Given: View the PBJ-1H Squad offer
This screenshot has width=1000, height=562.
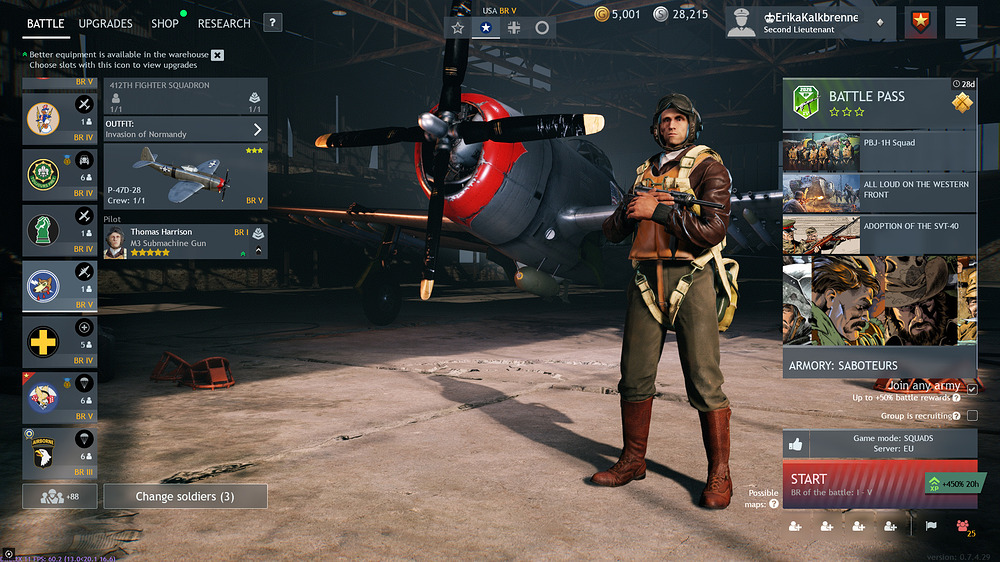Looking at the screenshot, I should (x=879, y=152).
